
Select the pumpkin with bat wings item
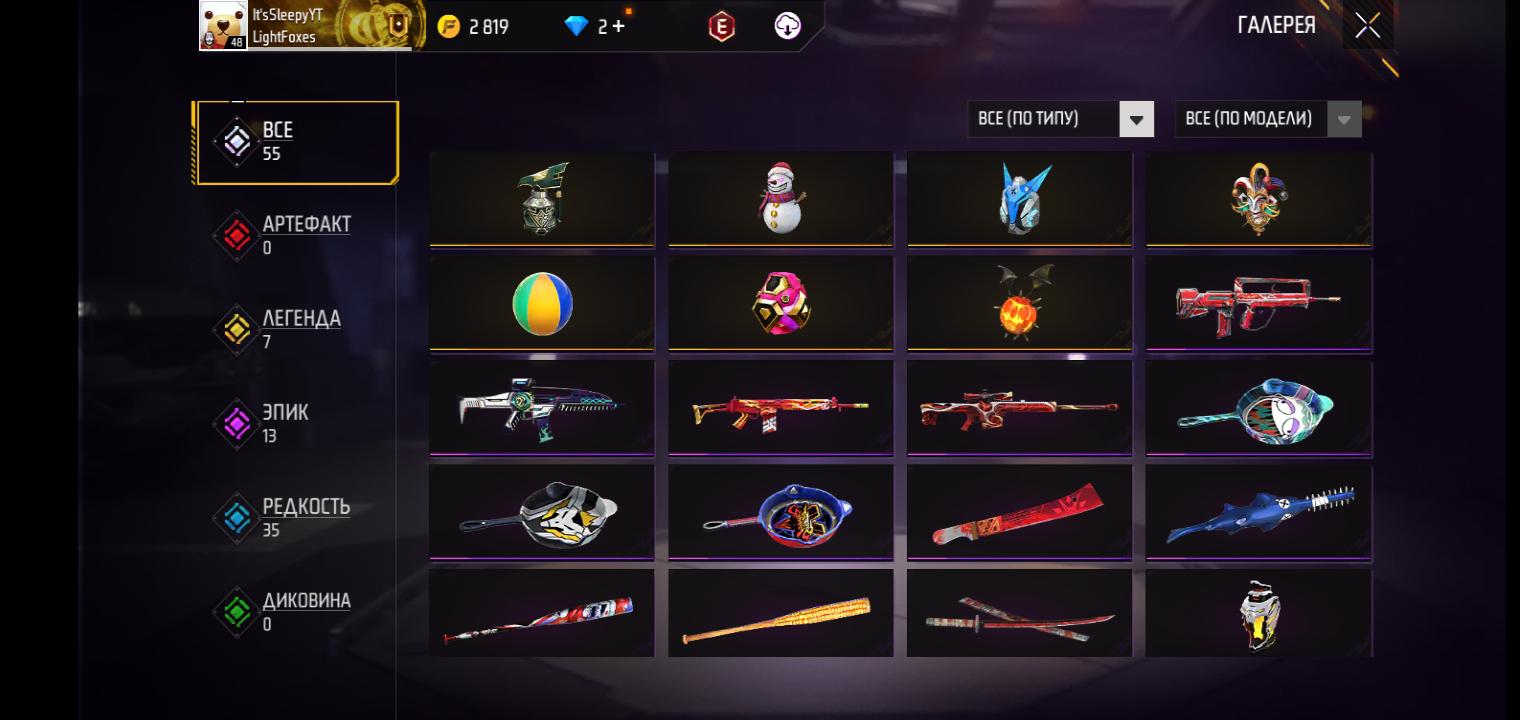[1019, 304]
